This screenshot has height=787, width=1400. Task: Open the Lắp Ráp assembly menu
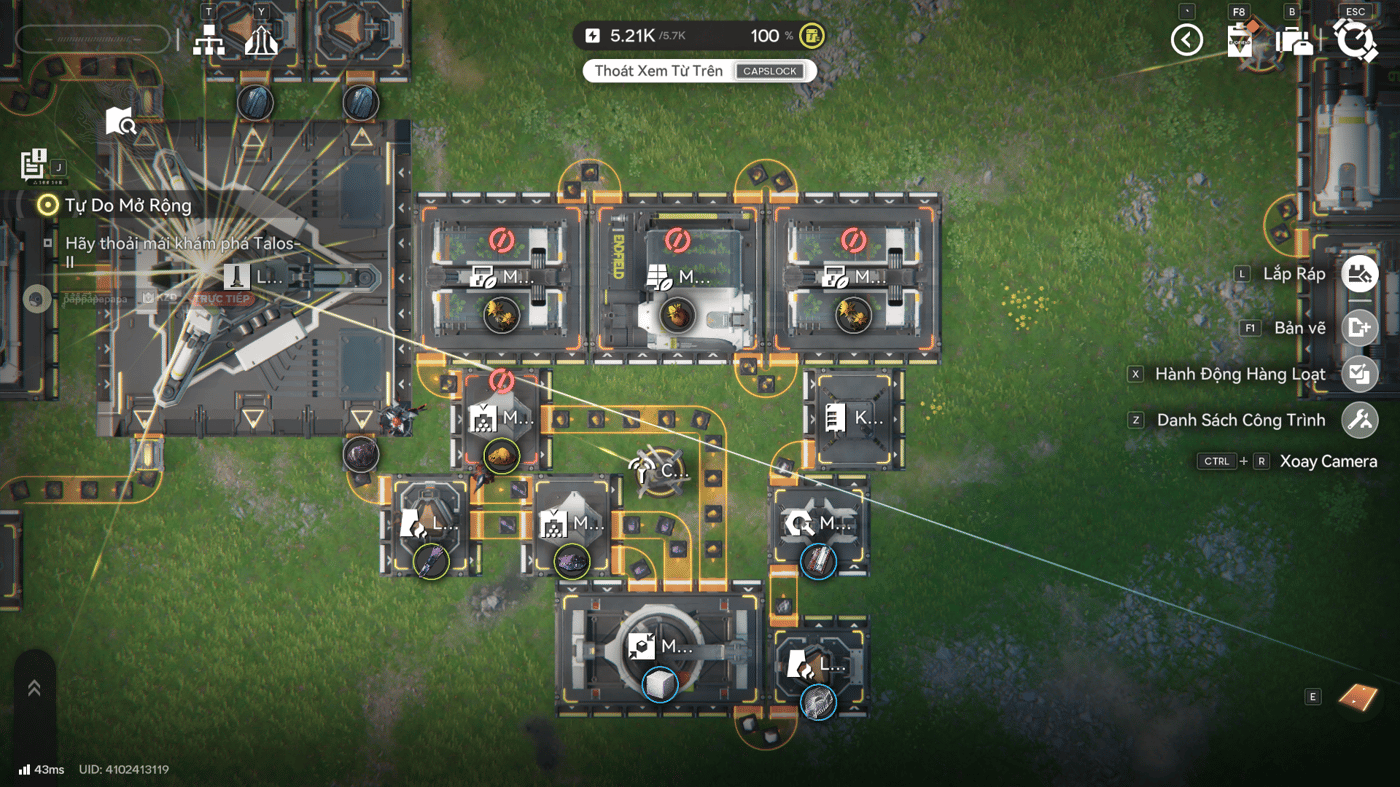pyautogui.click(x=1359, y=274)
